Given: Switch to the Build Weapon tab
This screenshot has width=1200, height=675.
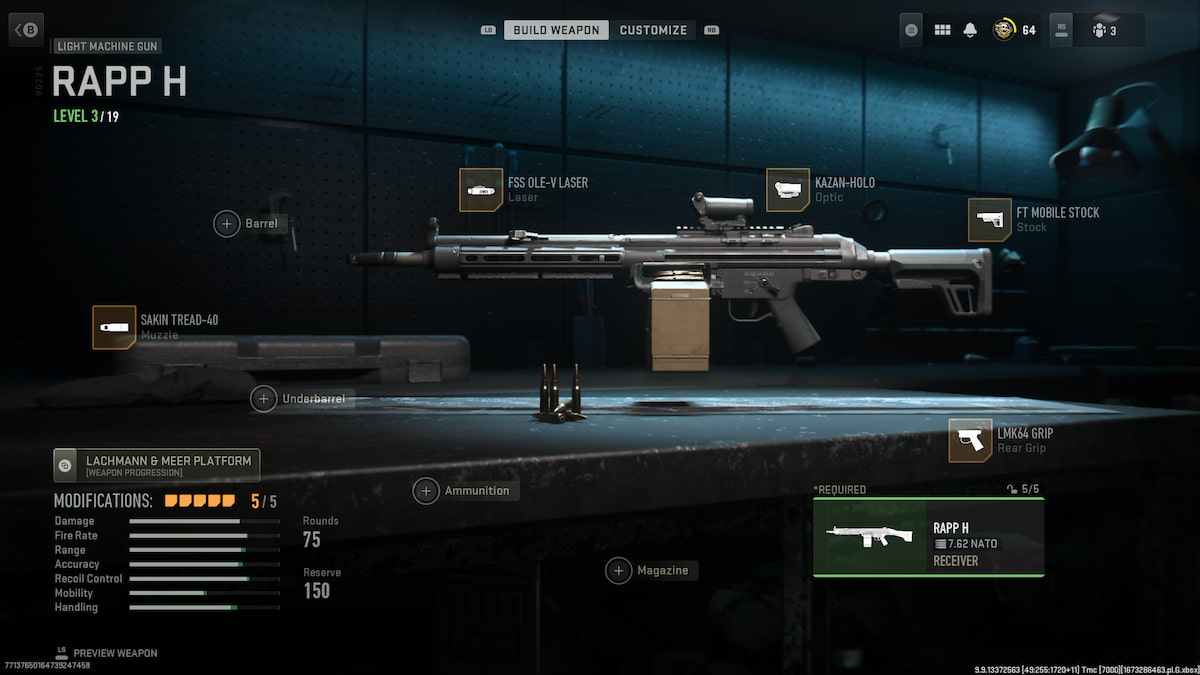Looking at the screenshot, I should pos(556,30).
